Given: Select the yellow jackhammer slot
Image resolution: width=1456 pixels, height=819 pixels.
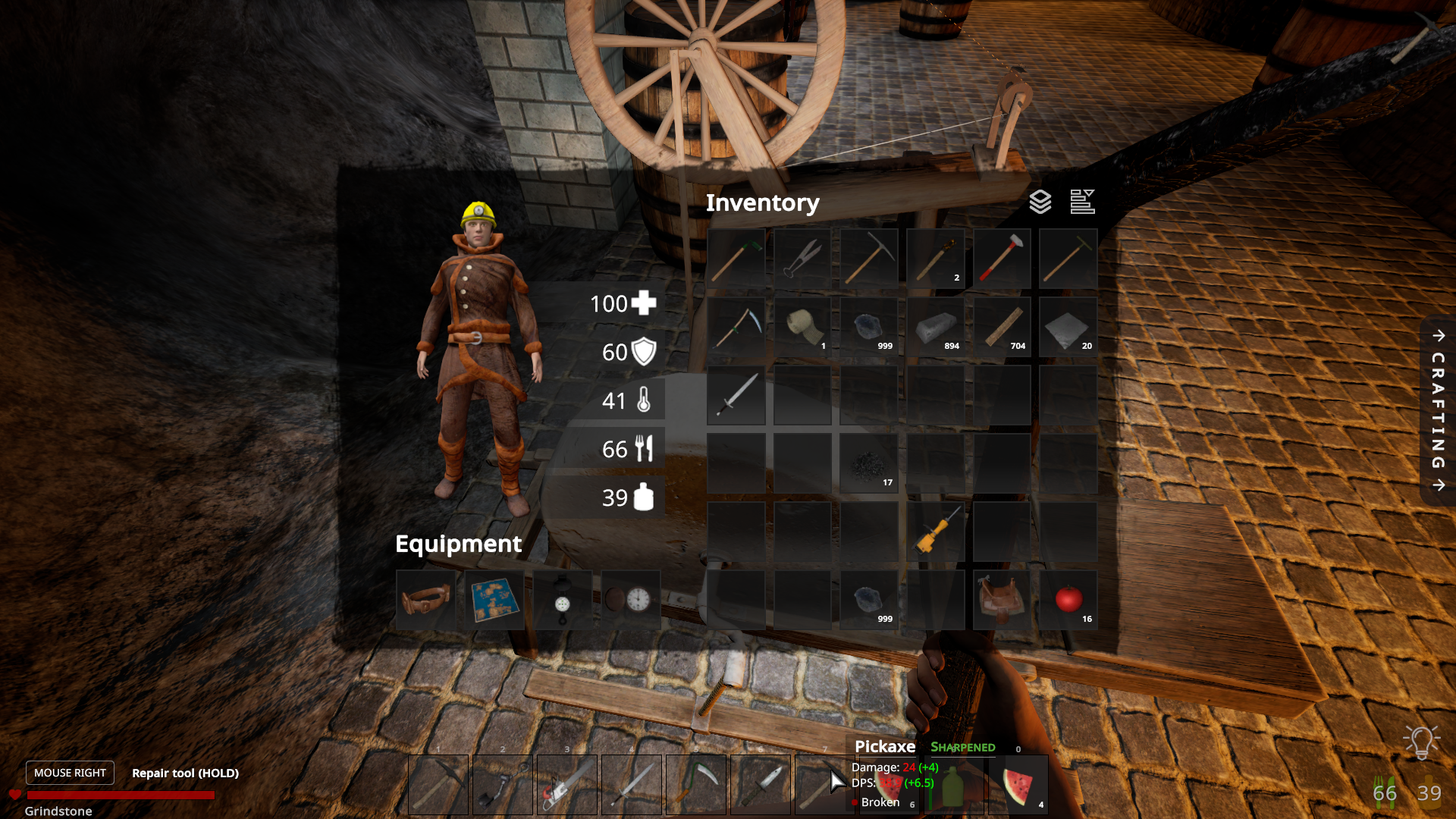Looking at the screenshot, I should (936, 532).
